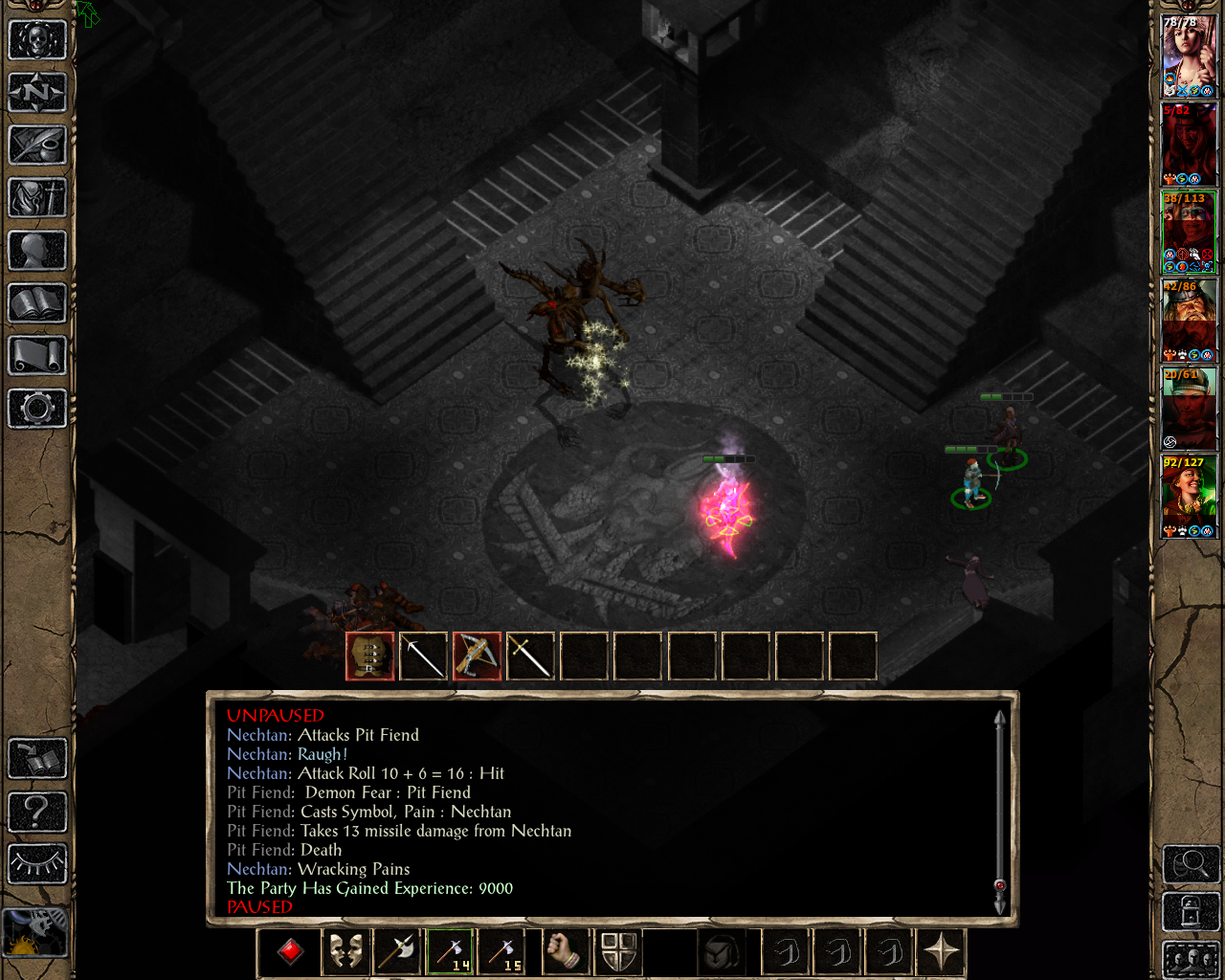Click the skull button in the sidebar
1225x980 pixels.
coord(37,40)
